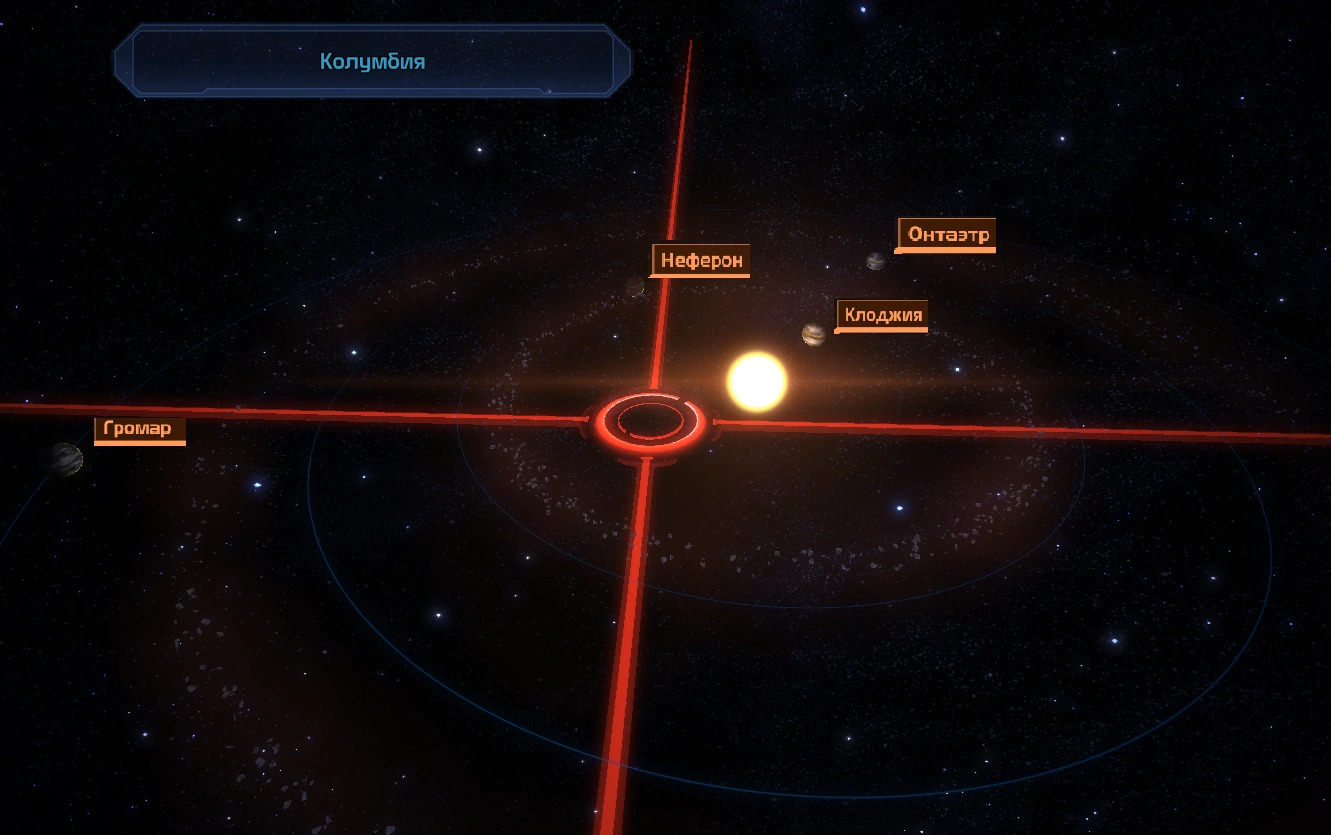The height and width of the screenshot is (835, 1331).
Task: Select the Неферон planet label
Action: click(702, 261)
